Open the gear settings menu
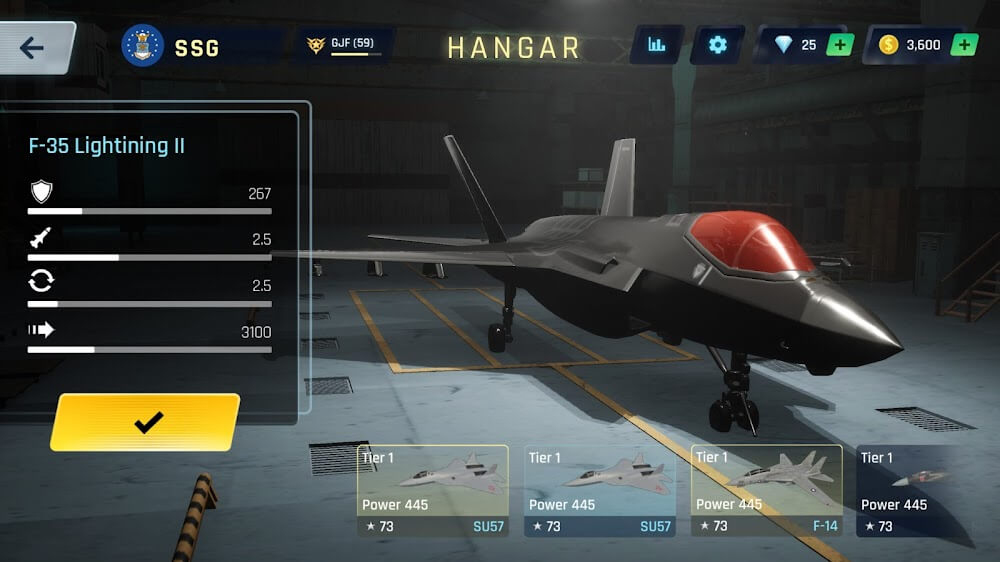 pos(717,45)
